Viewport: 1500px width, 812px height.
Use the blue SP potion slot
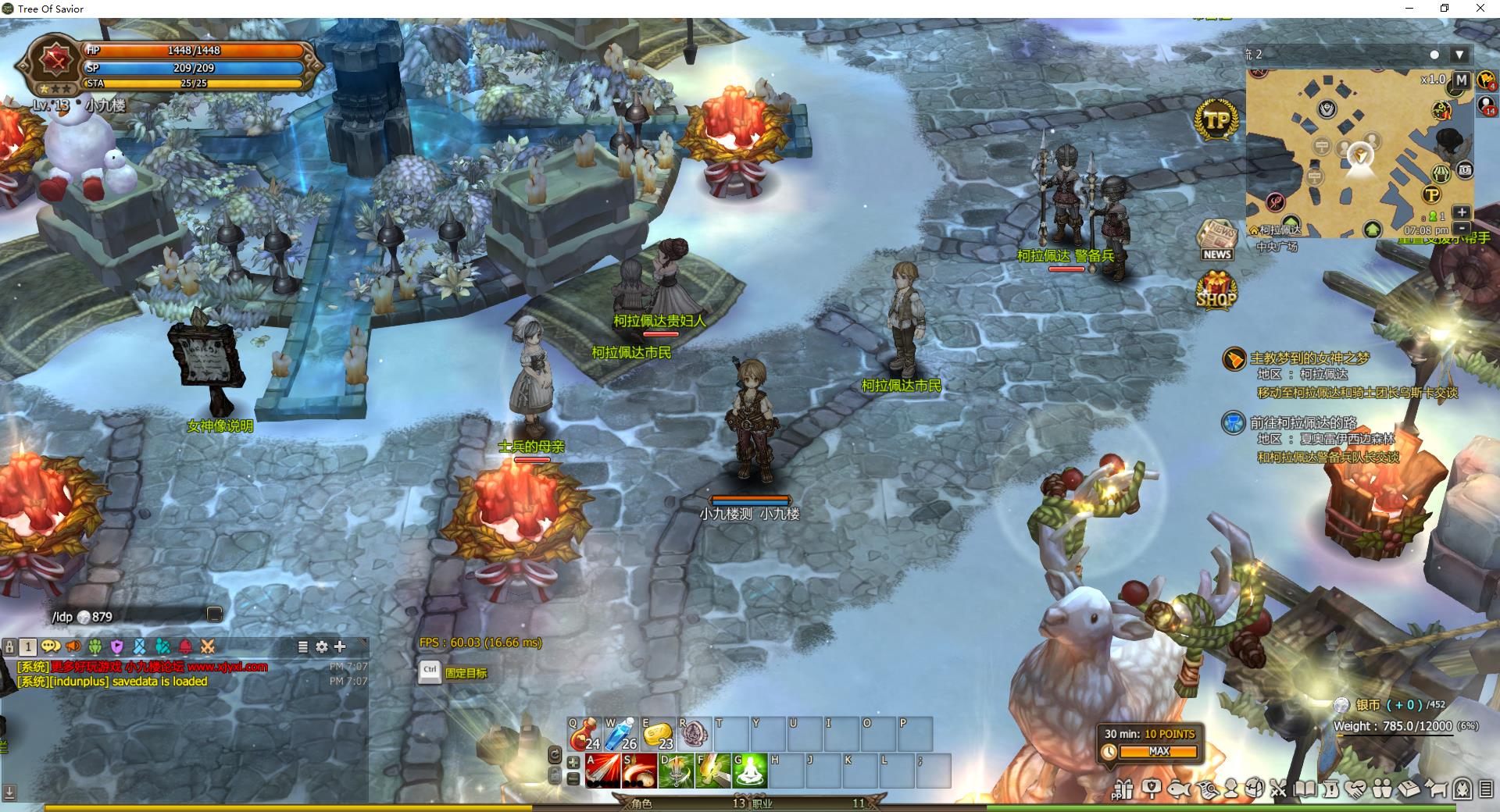click(x=621, y=734)
